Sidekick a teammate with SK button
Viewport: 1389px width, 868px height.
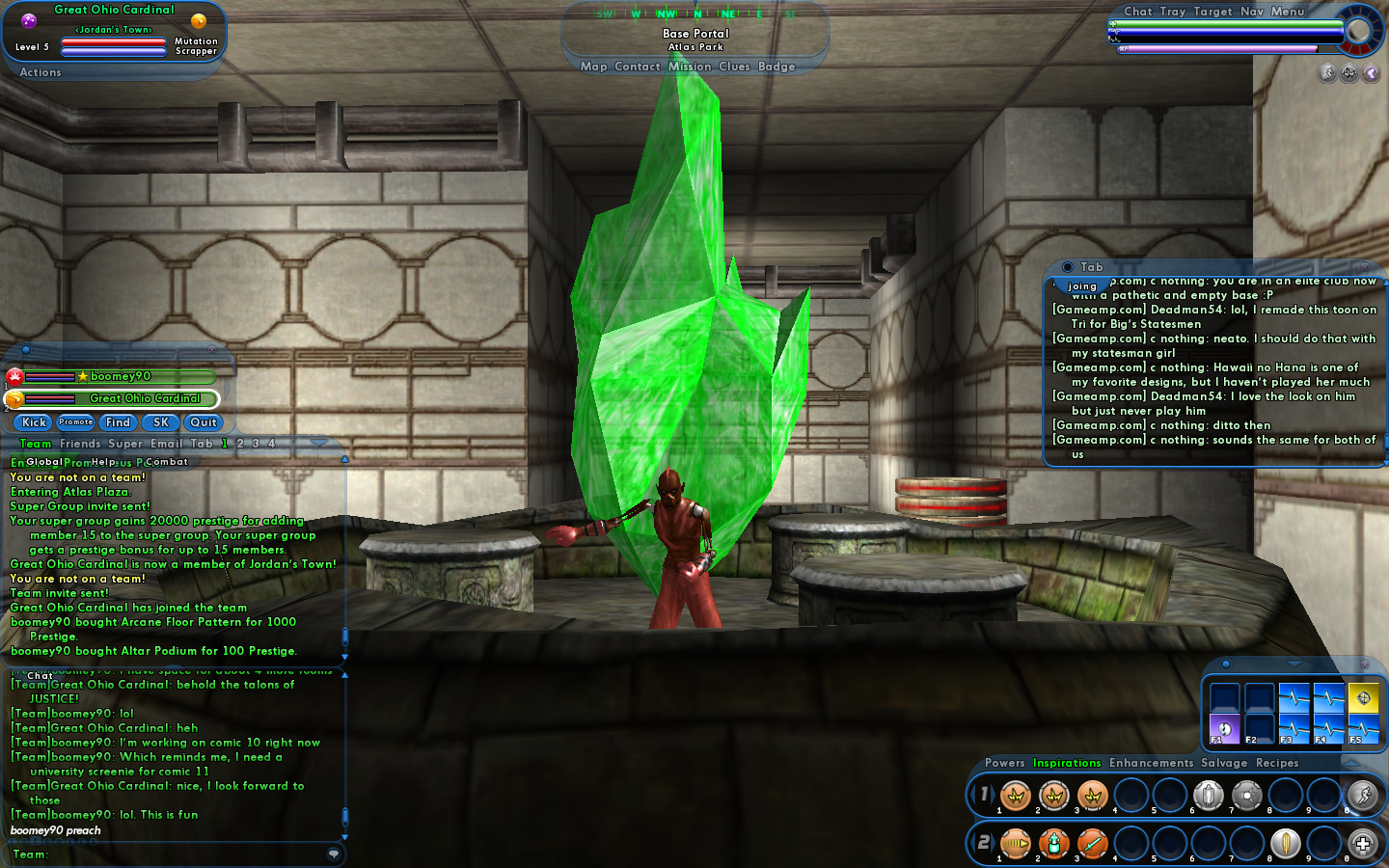[x=161, y=422]
